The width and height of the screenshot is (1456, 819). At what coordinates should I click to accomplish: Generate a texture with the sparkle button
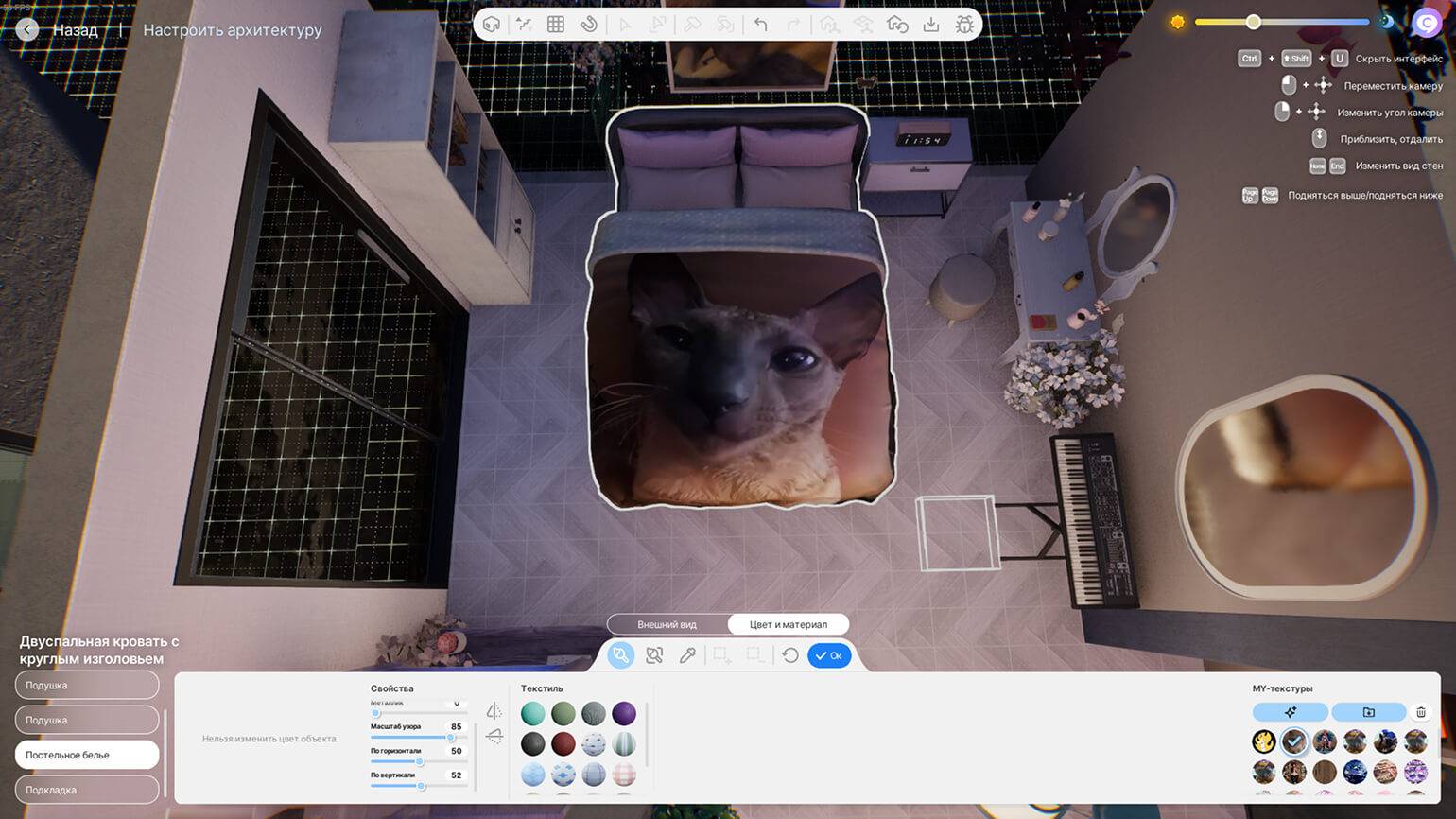point(1291,712)
